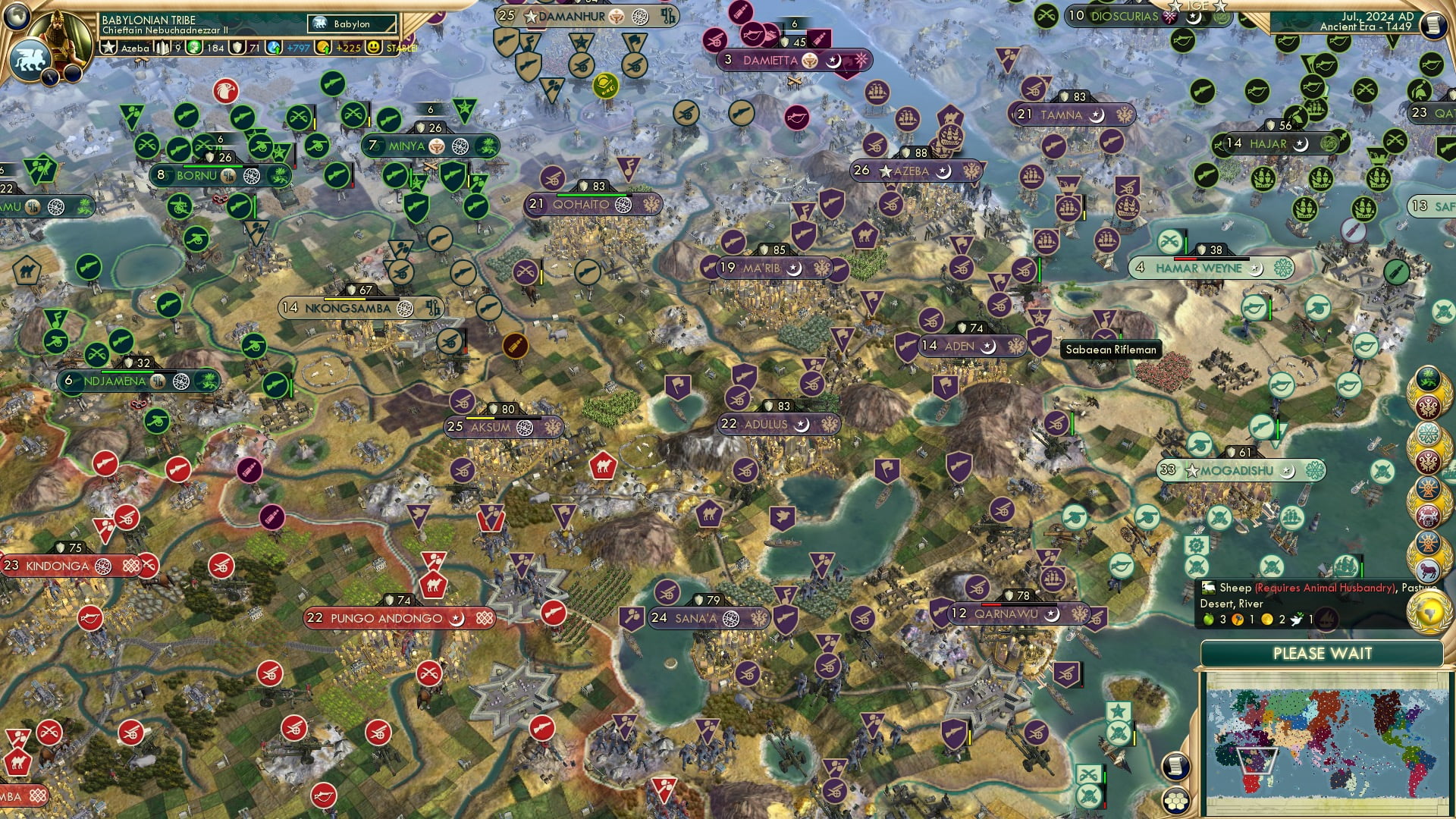The height and width of the screenshot is (819, 1456).
Task: Click the shield stat showing 71
Action: [237, 49]
